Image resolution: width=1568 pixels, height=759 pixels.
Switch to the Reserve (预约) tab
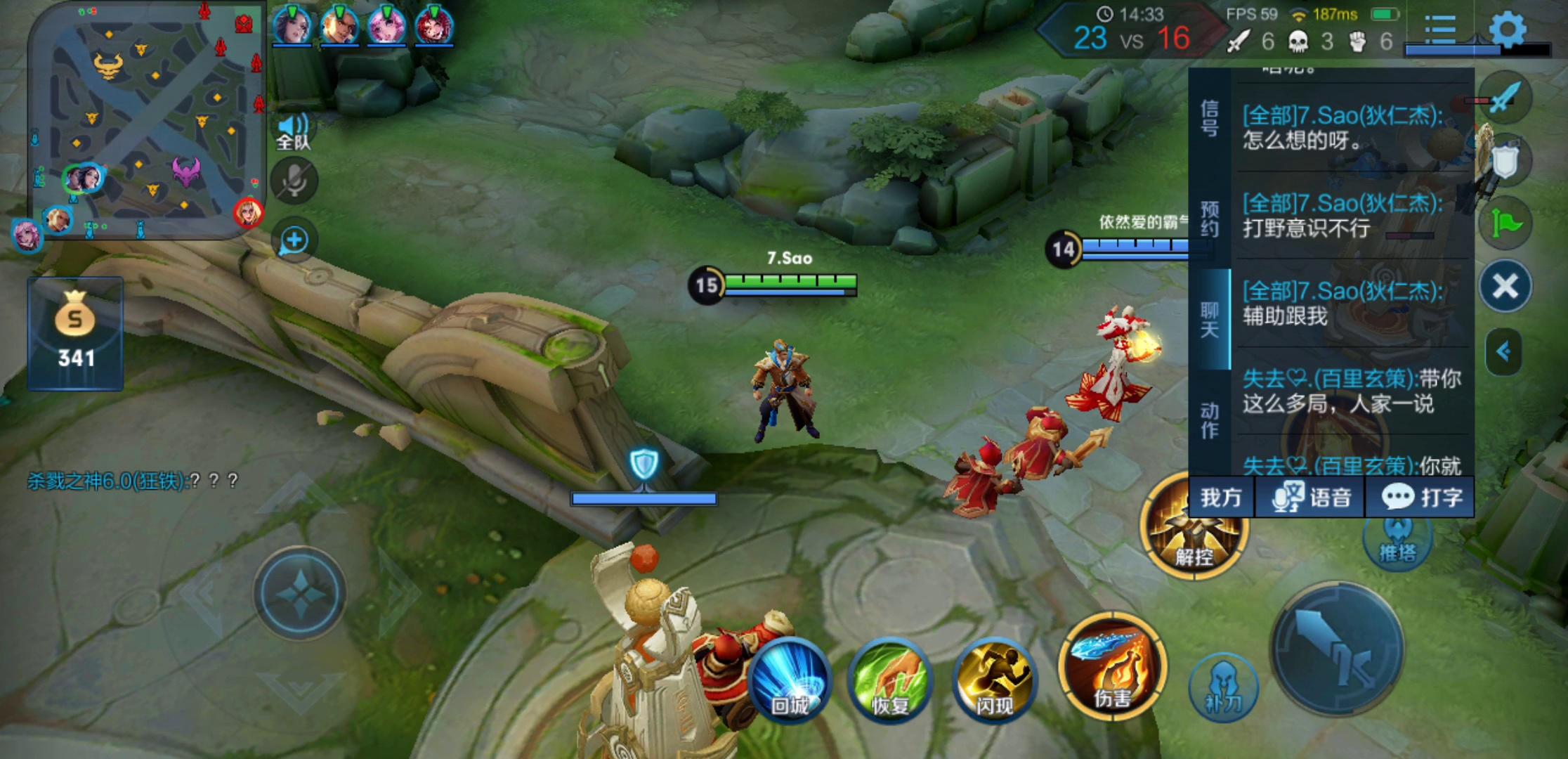tap(1209, 219)
